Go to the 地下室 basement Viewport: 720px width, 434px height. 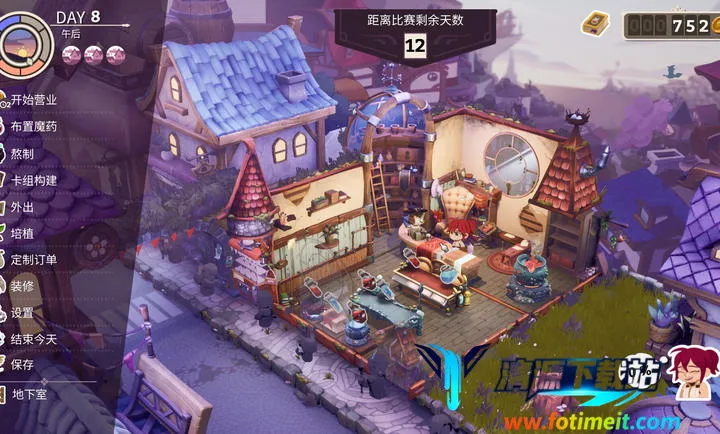click(28, 394)
